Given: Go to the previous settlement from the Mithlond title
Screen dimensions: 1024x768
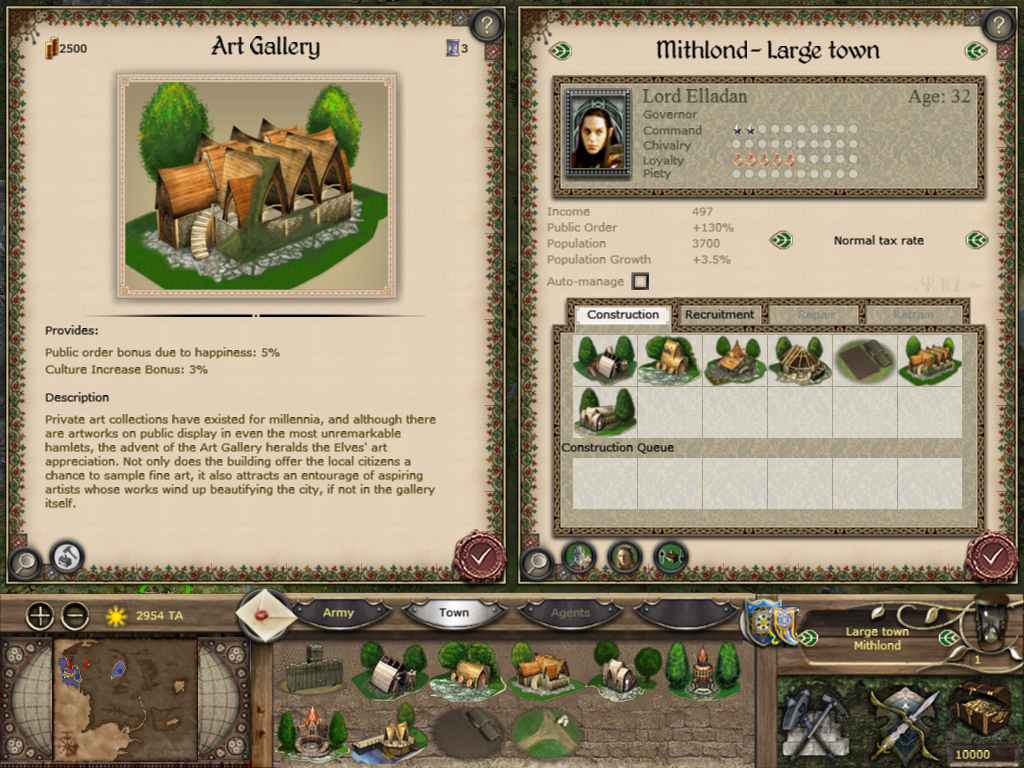Looking at the screenshot, I should tap(560, 50).
